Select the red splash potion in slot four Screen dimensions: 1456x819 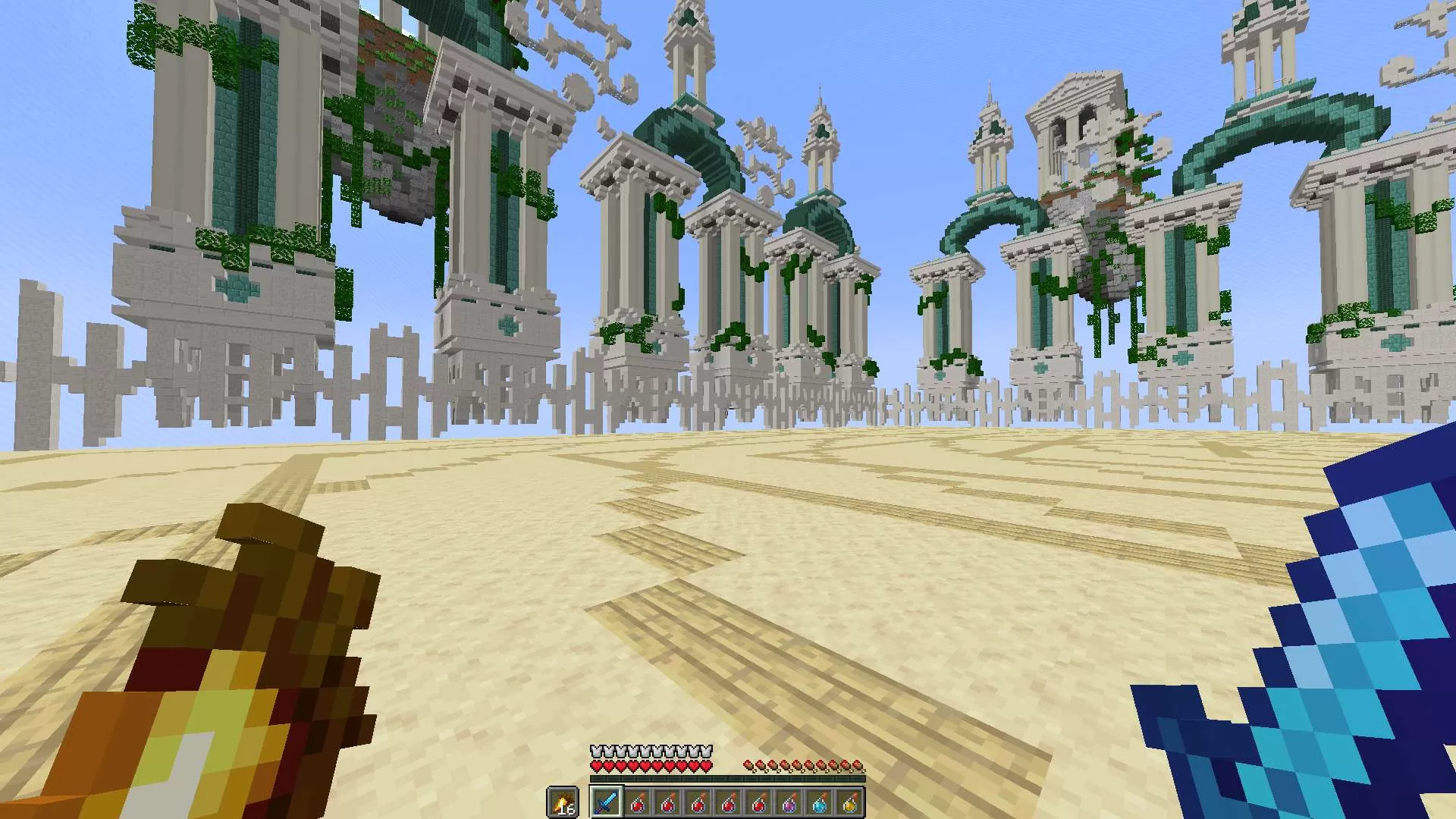pyautogui.click(x=698, y=802)
